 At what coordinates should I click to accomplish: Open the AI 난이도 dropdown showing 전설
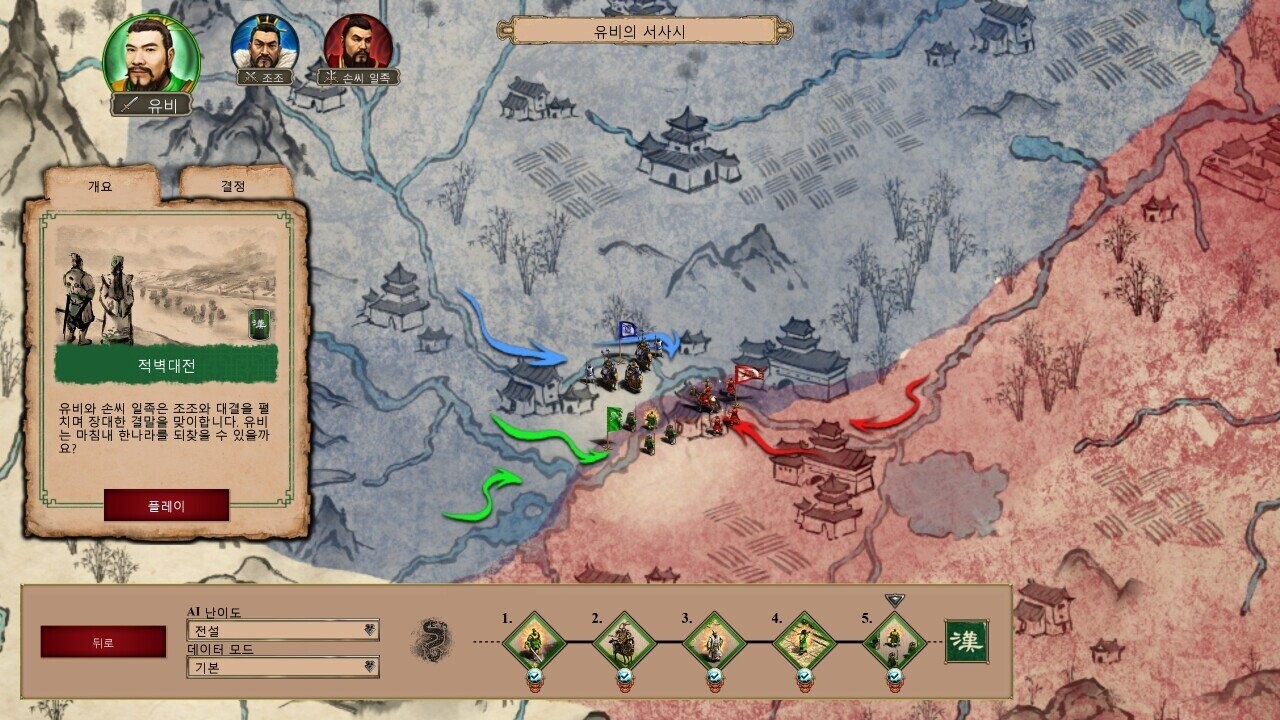click(x=283, y=630)
